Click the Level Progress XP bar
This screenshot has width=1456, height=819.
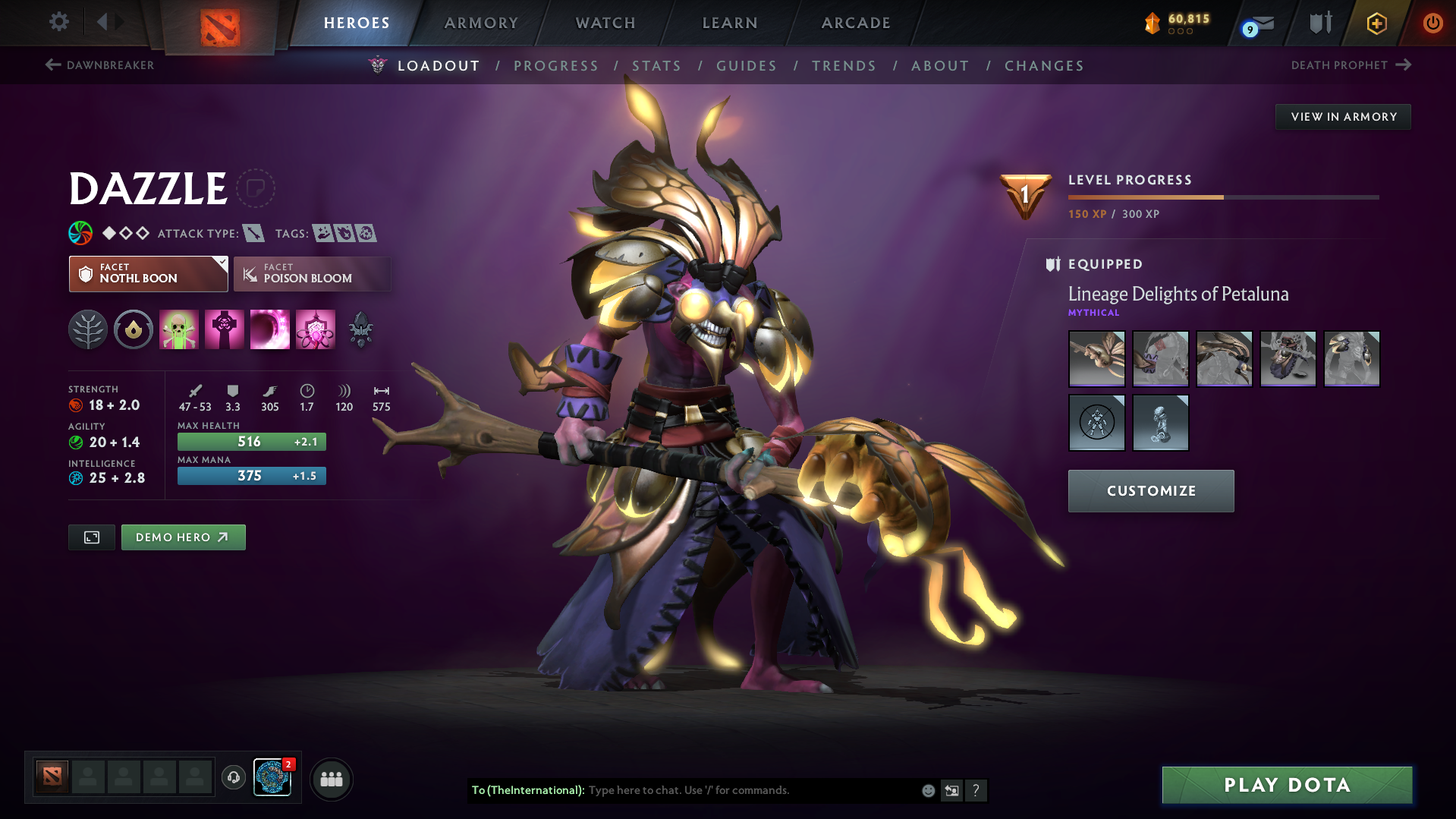(x=1222, y=196)
